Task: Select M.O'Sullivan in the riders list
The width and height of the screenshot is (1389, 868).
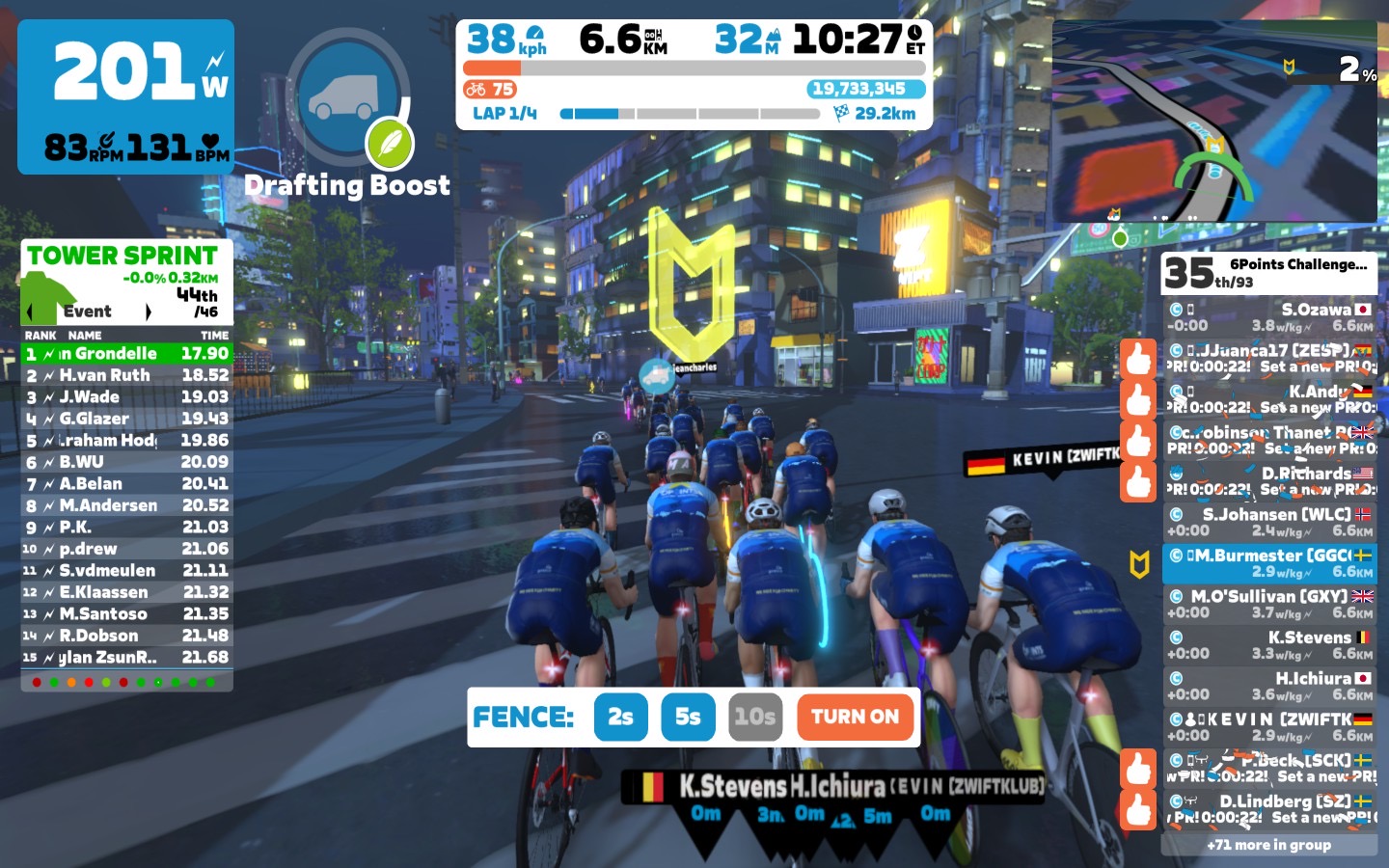Action: point(1268,604)
